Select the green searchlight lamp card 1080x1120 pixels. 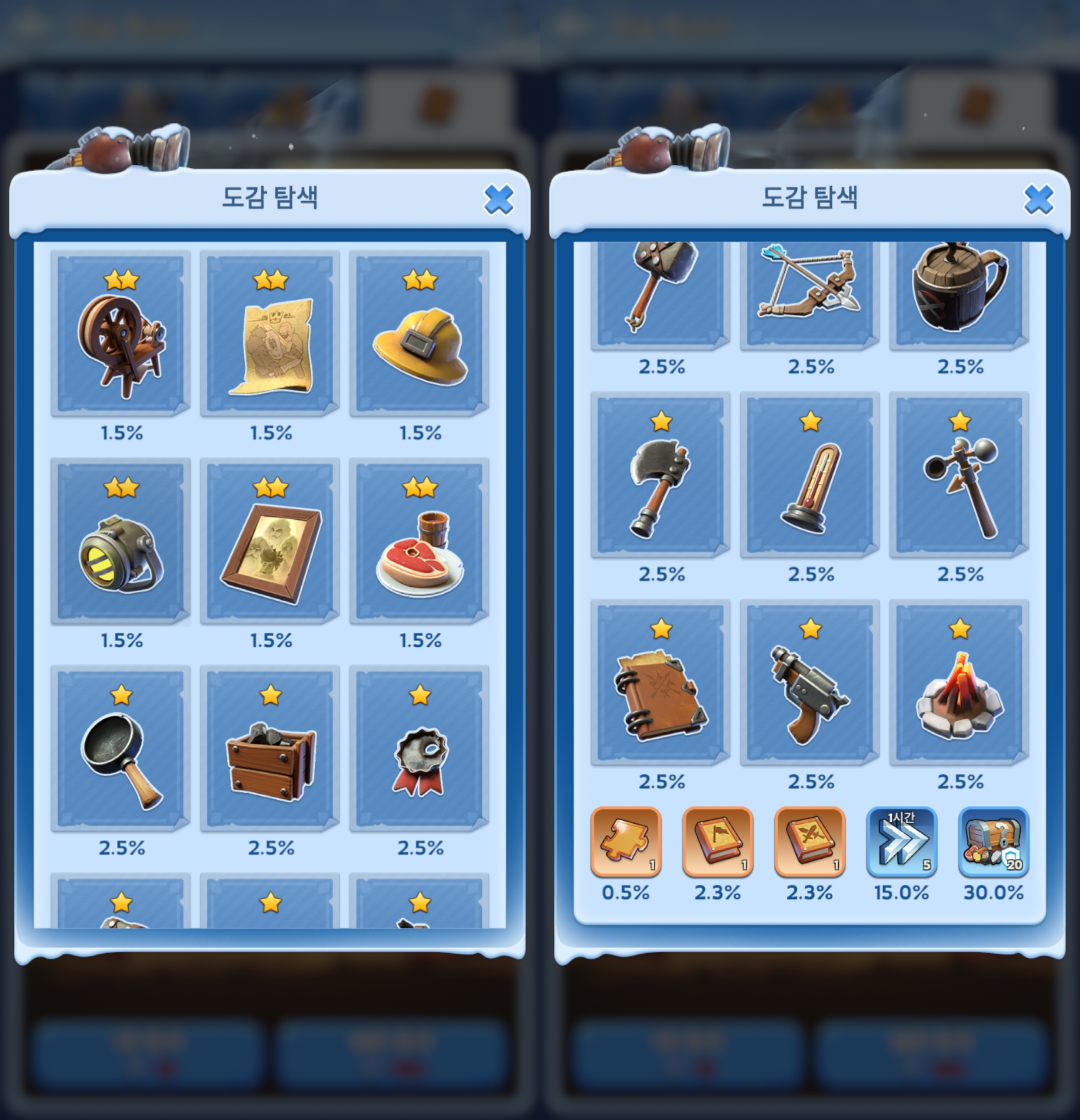(x=120, y=541)
